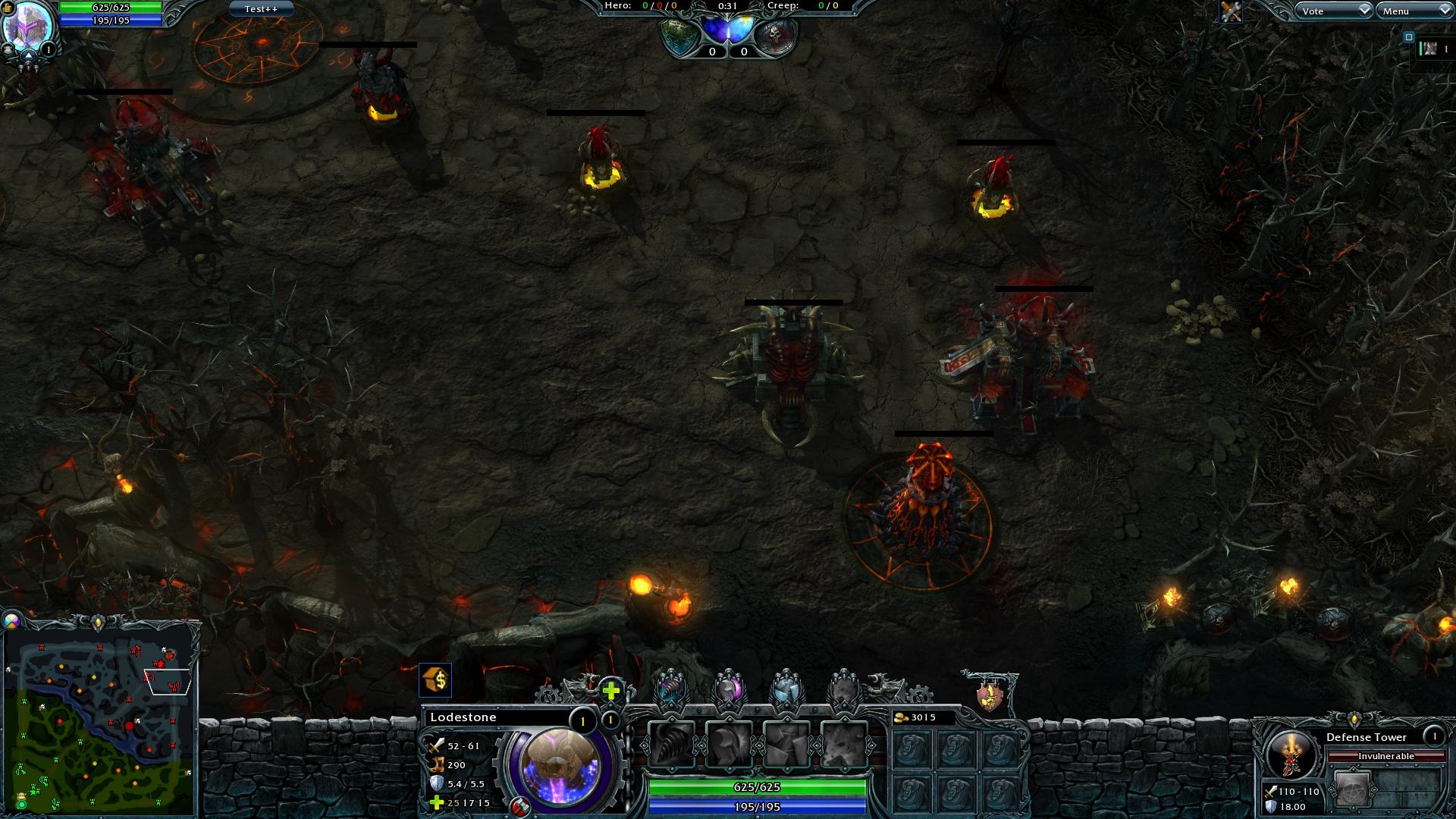This screenshot has width=1456, height=819.
Task: Open the crossed wrench and screwdriver tools icon
Action: 1231,11
